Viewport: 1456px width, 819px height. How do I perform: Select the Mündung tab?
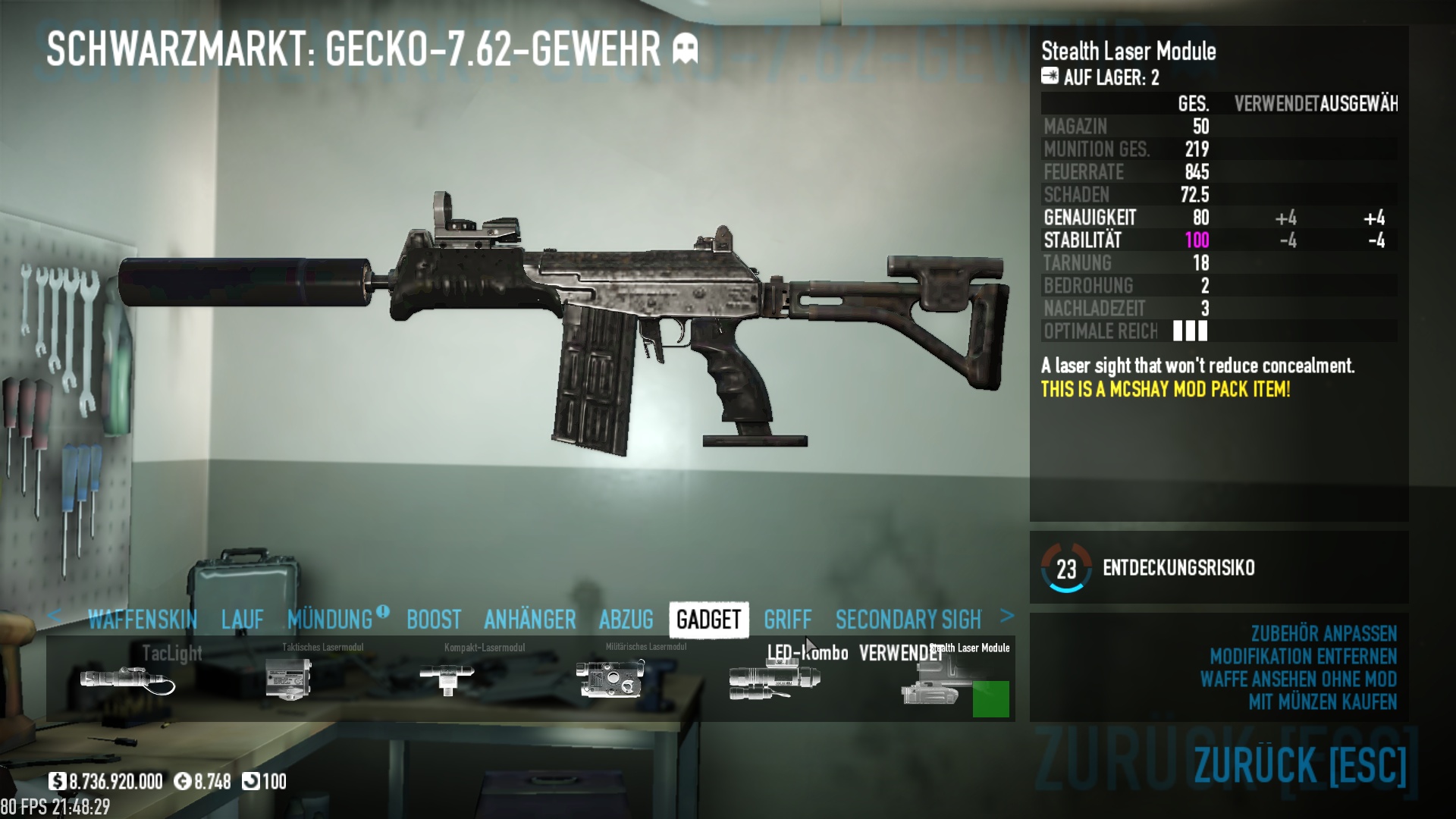[x=331, y=620]
